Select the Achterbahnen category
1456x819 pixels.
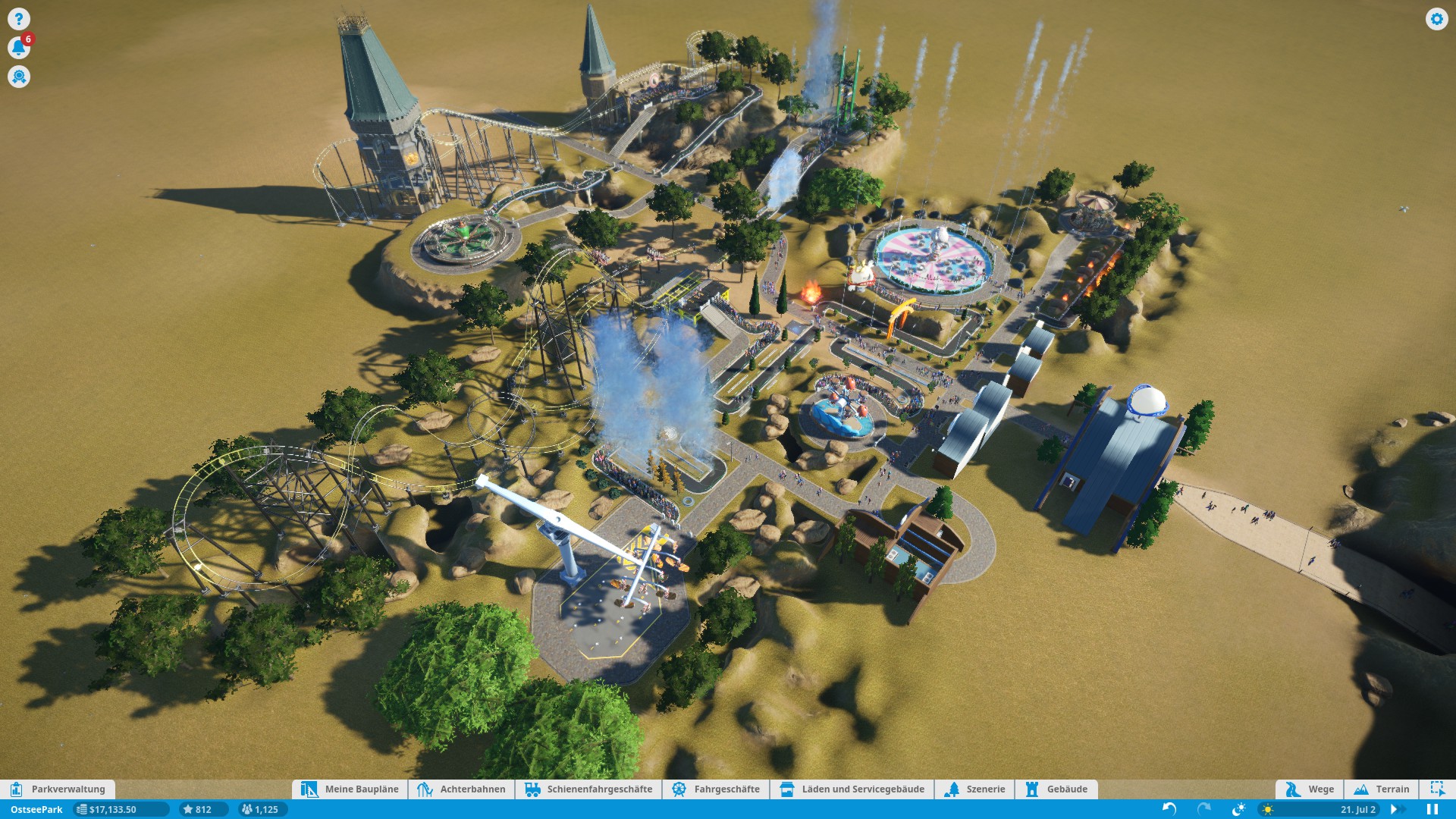pyautogui.click(x=462, y=789)
